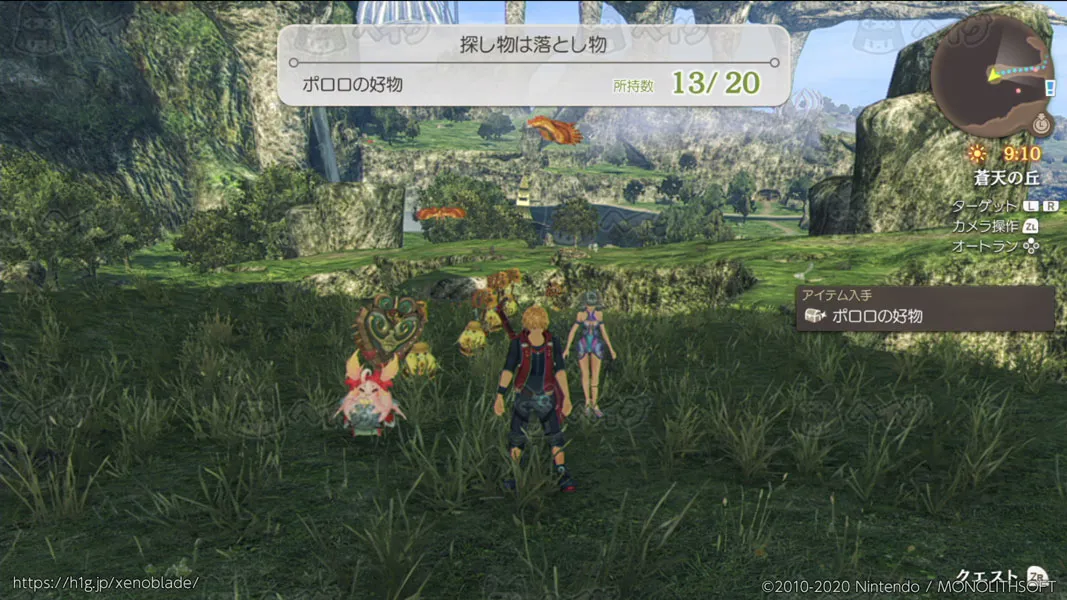Open the circular minimap

pyautogui.click(x=991, y=76)
